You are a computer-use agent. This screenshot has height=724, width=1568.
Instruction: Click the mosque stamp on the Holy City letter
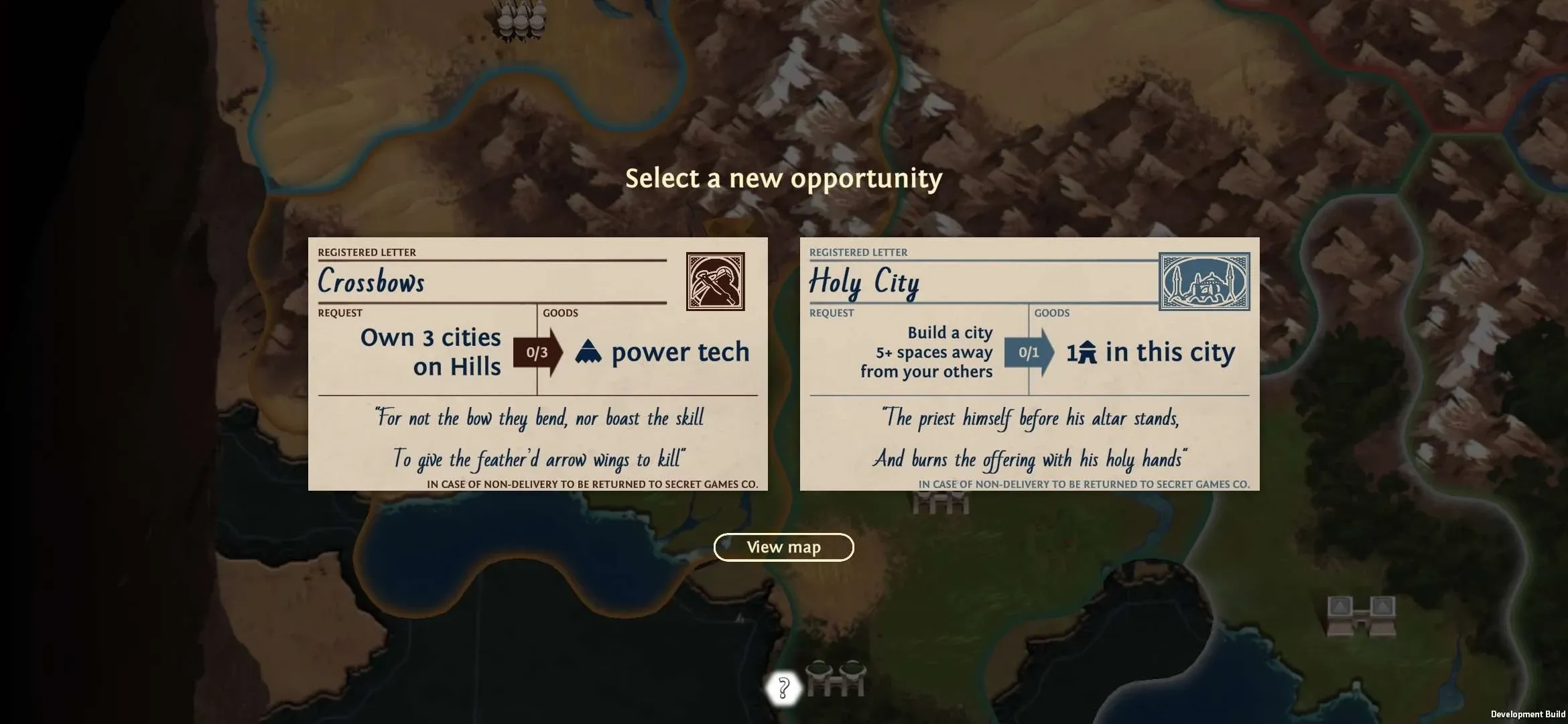click(x=1204, y=282)
